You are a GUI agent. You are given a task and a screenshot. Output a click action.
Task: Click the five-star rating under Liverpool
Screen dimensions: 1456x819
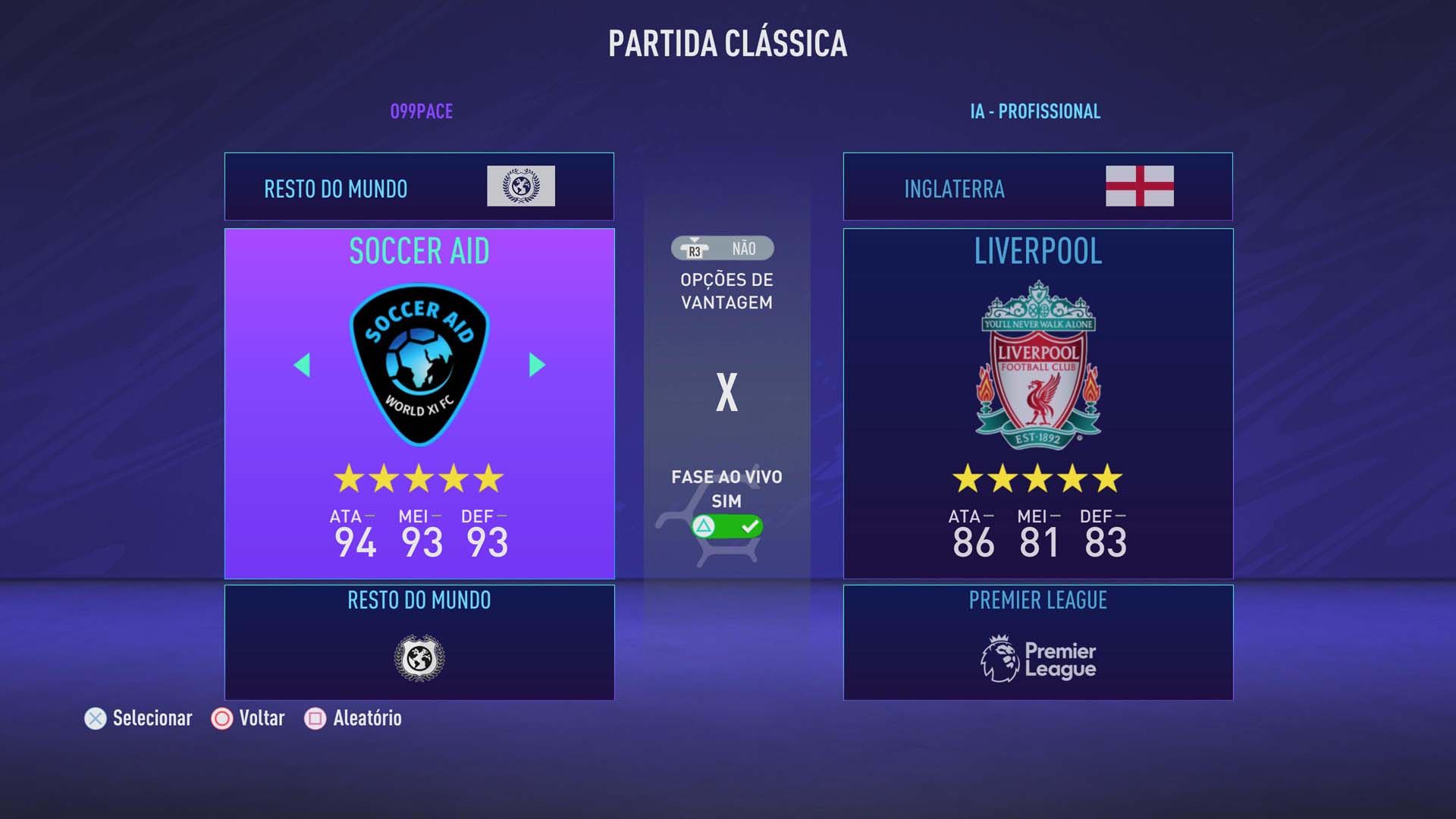tap(1036, 477)
